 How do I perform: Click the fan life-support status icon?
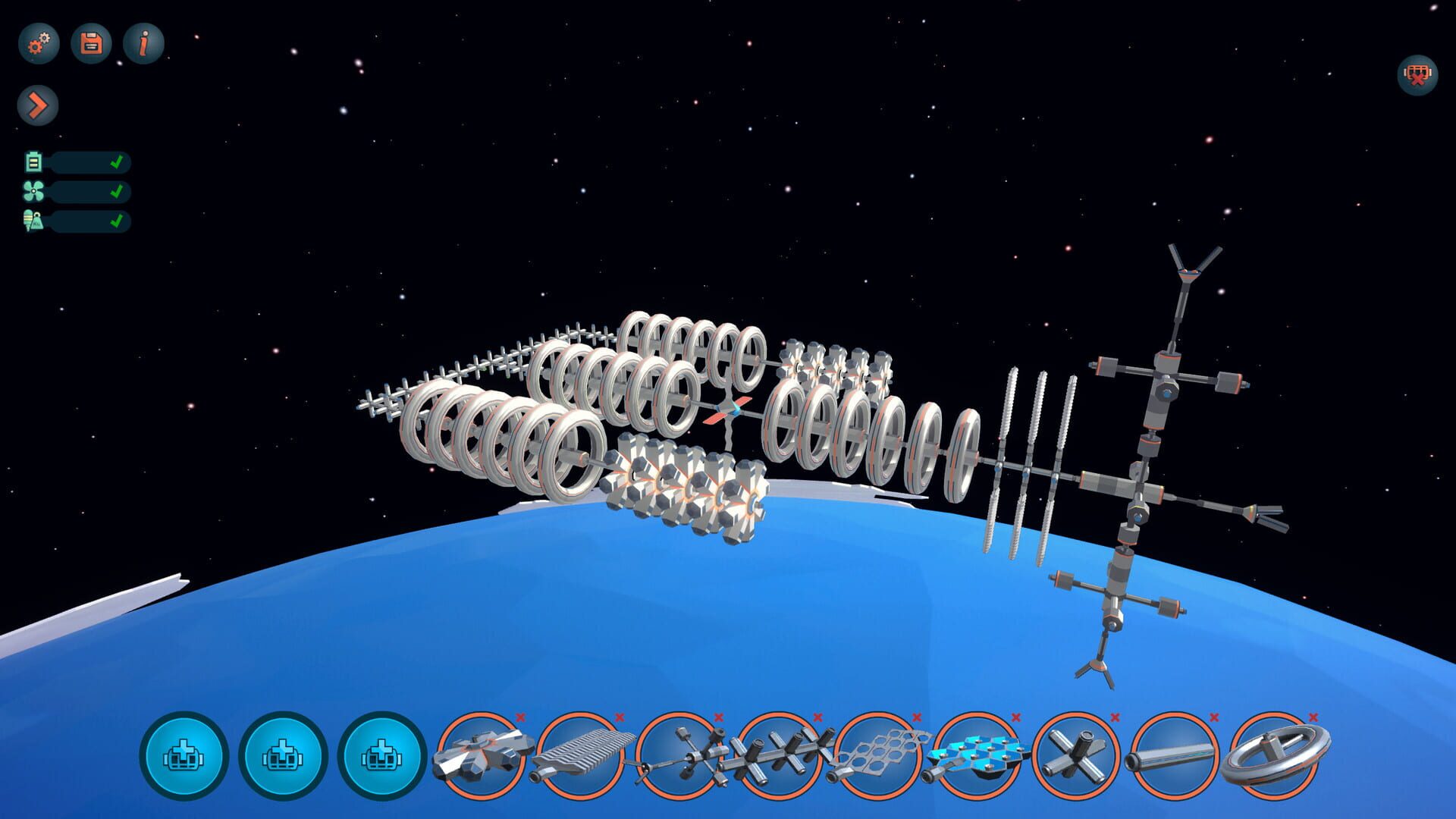pos(32,191)
